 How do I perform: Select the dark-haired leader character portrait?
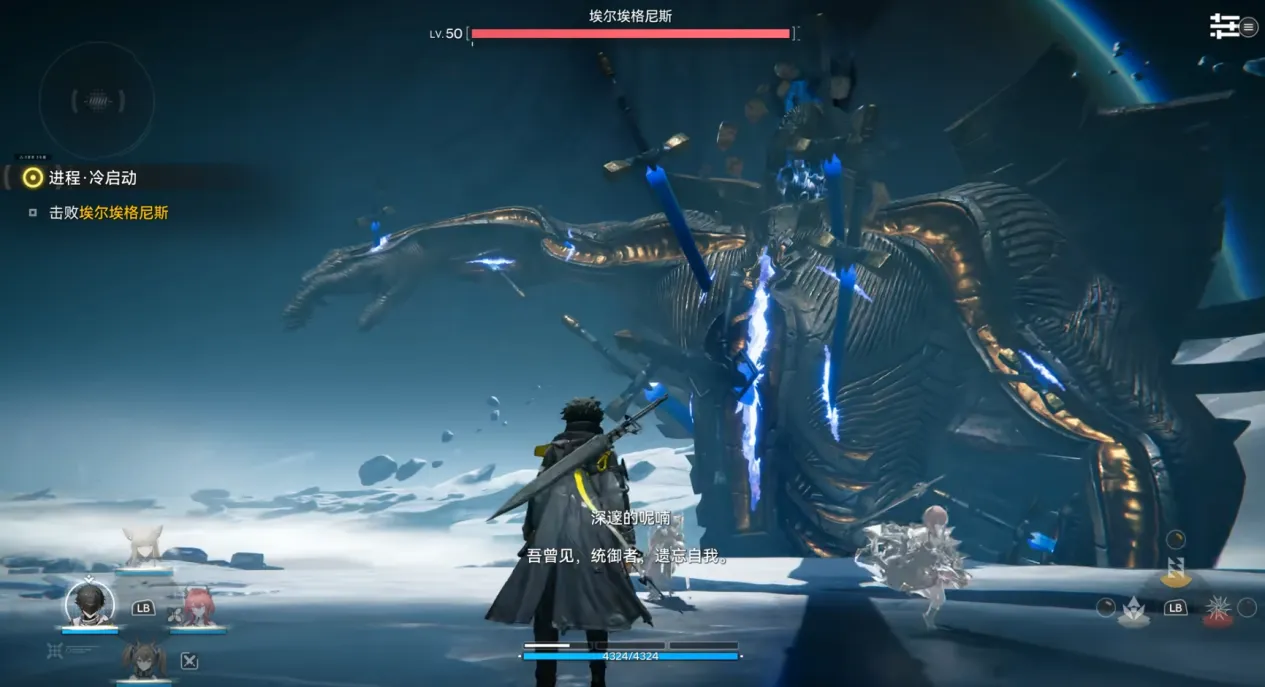[x=89, y=604]
